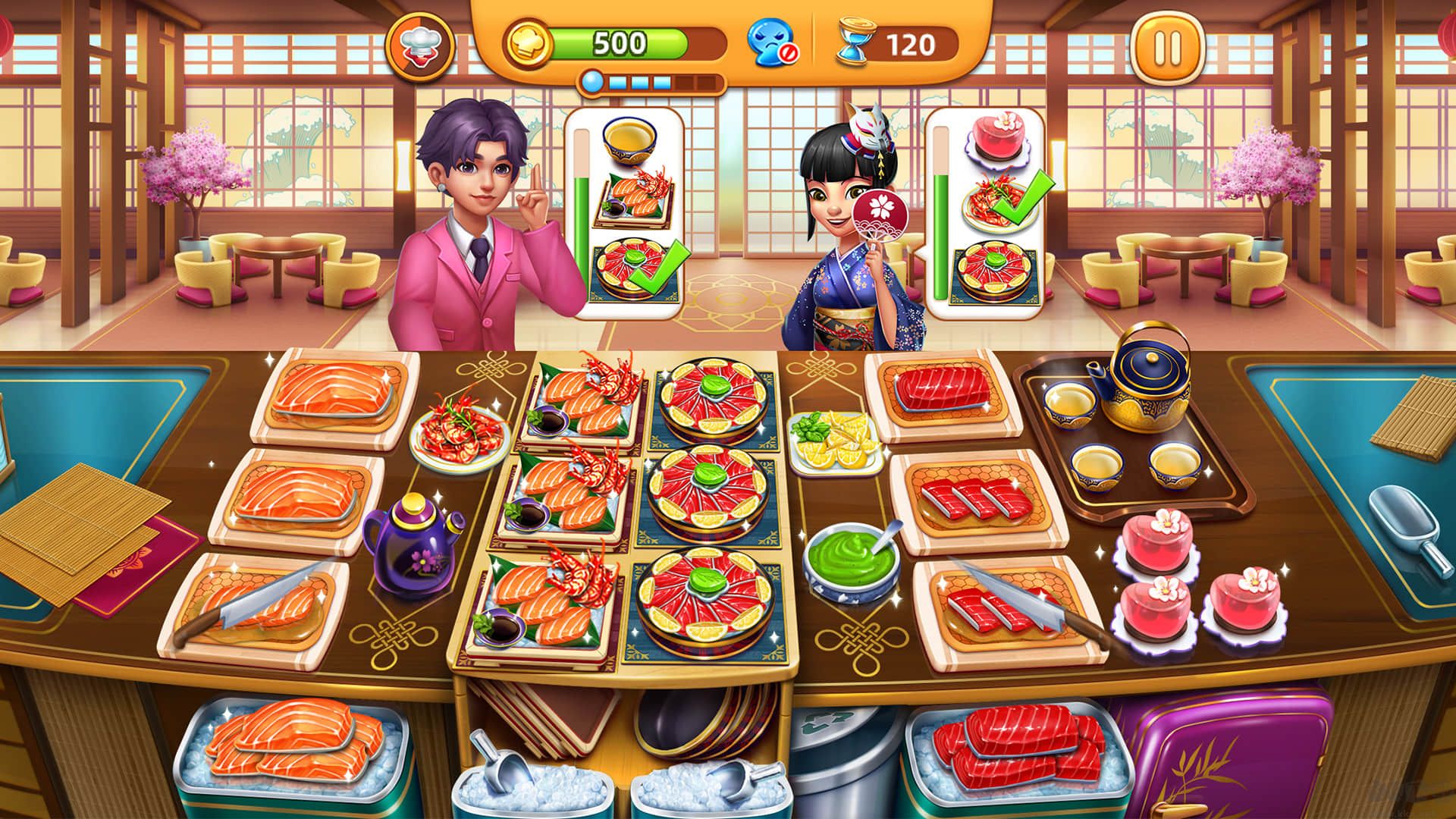Click the coin icon beside the score
This screenshot has width=1456, height=819.
529,44
